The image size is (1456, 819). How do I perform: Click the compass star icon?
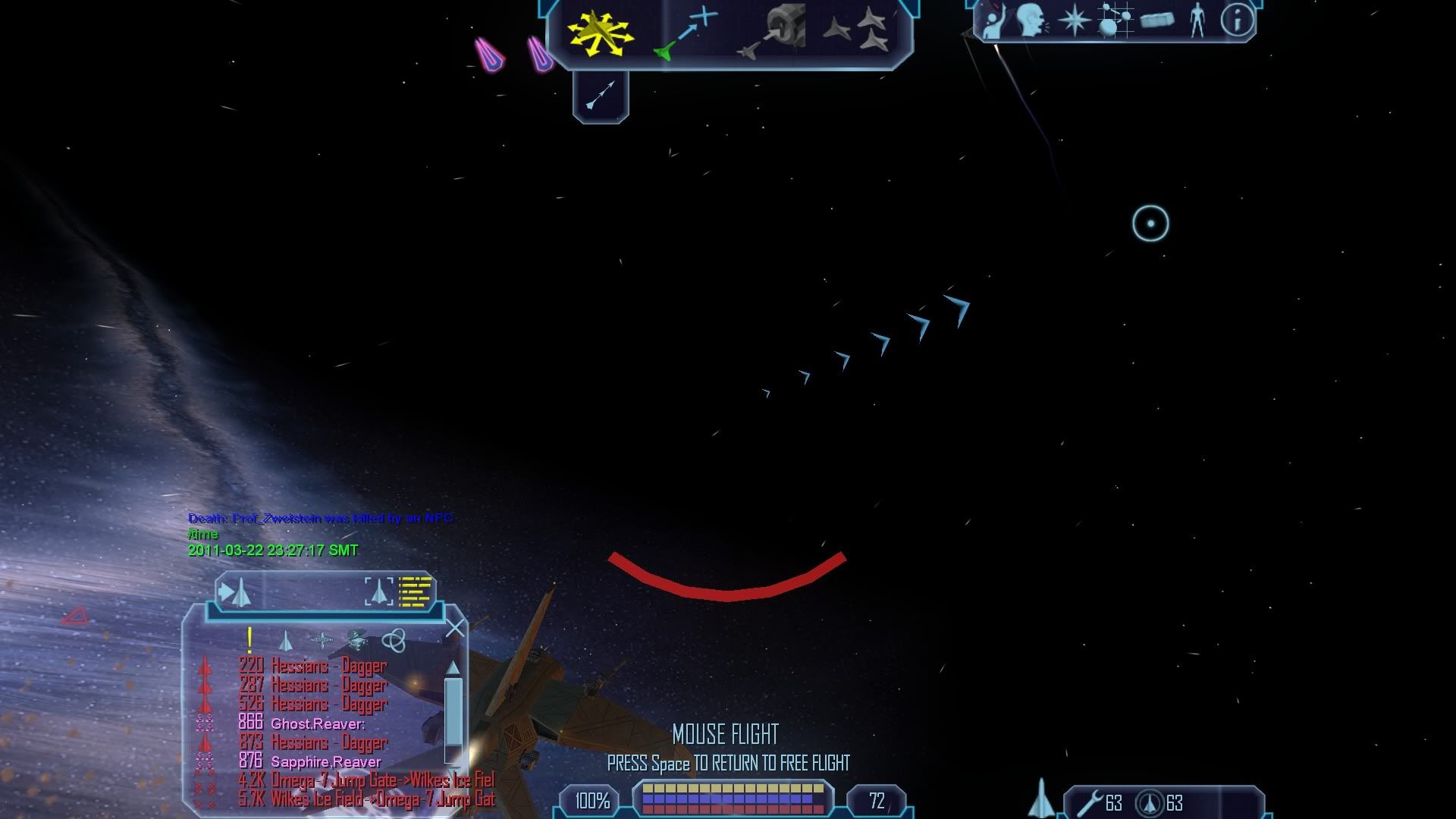(1074, 20)
